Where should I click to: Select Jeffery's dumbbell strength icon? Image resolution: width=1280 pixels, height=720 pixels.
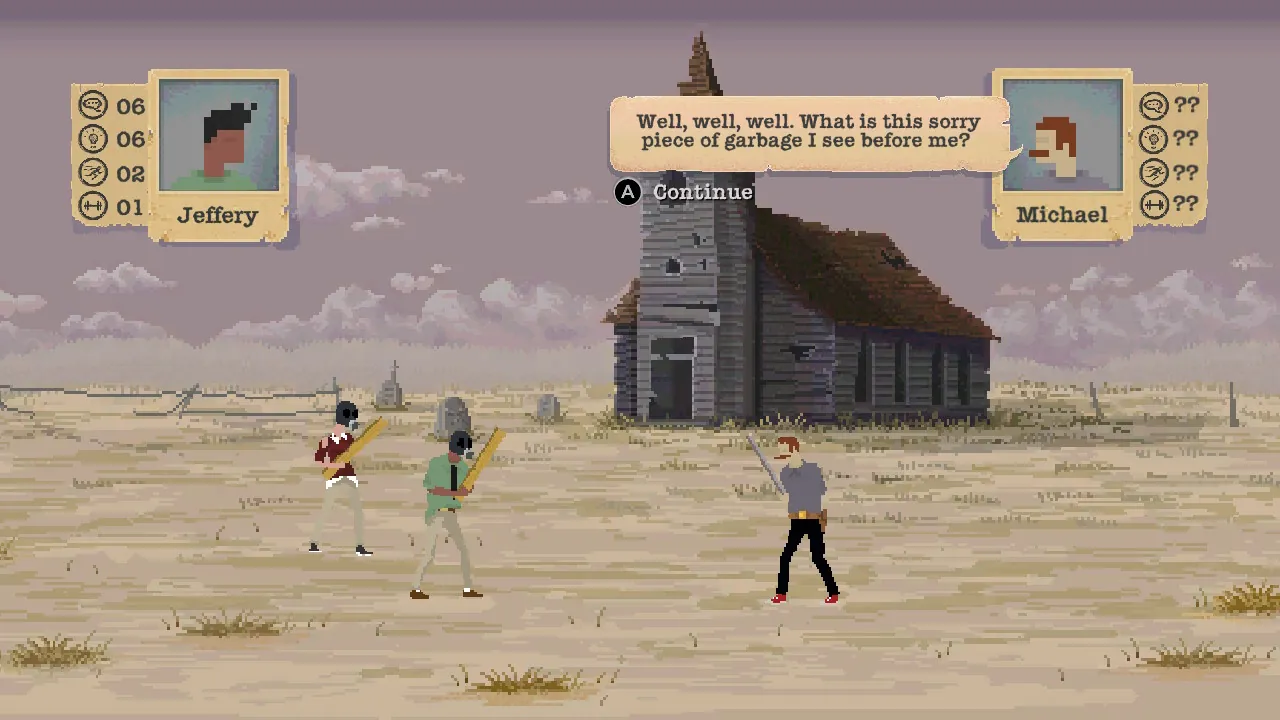[x=91, y=206]
